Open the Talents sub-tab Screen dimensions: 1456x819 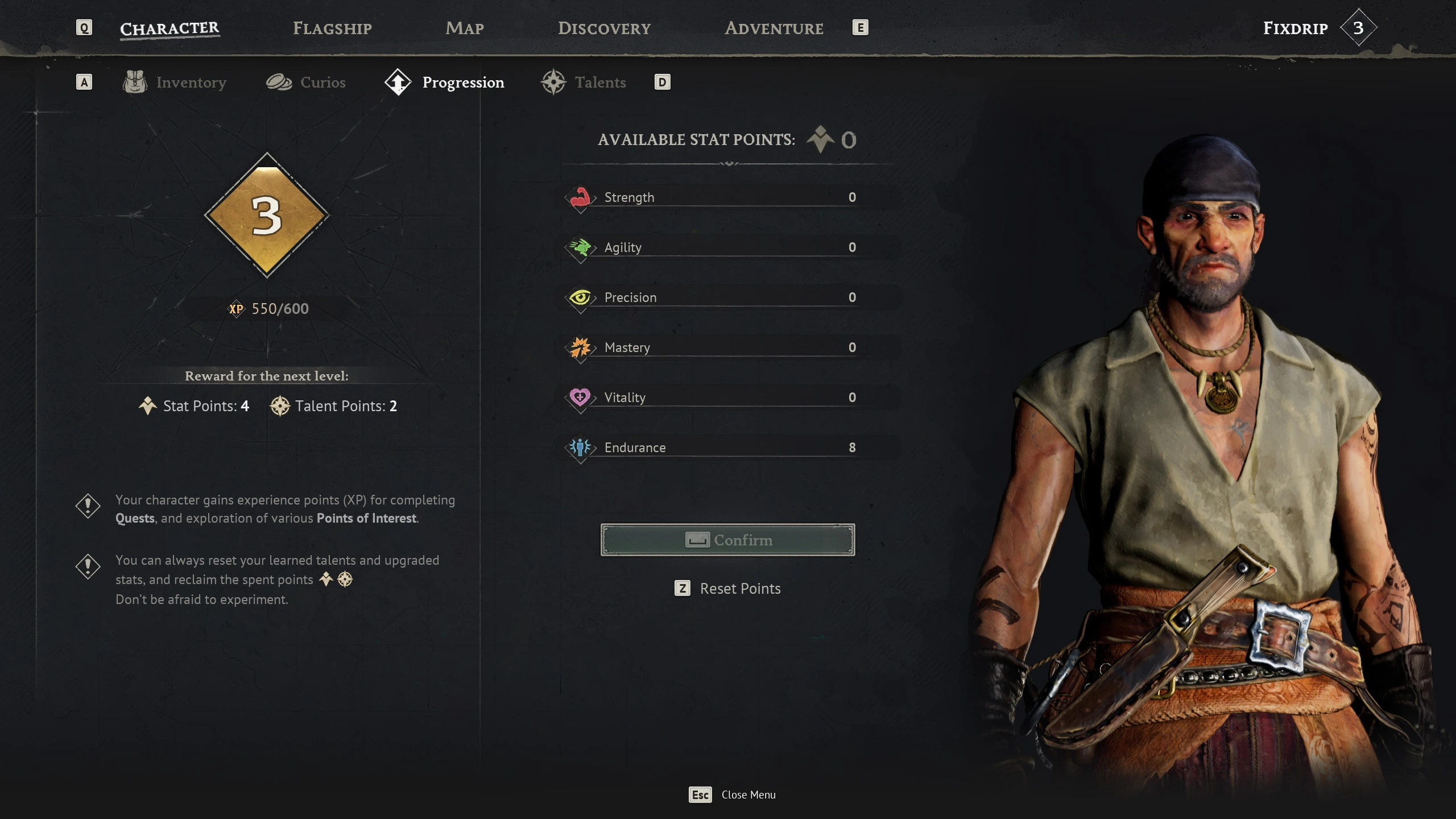pos(584,82)
